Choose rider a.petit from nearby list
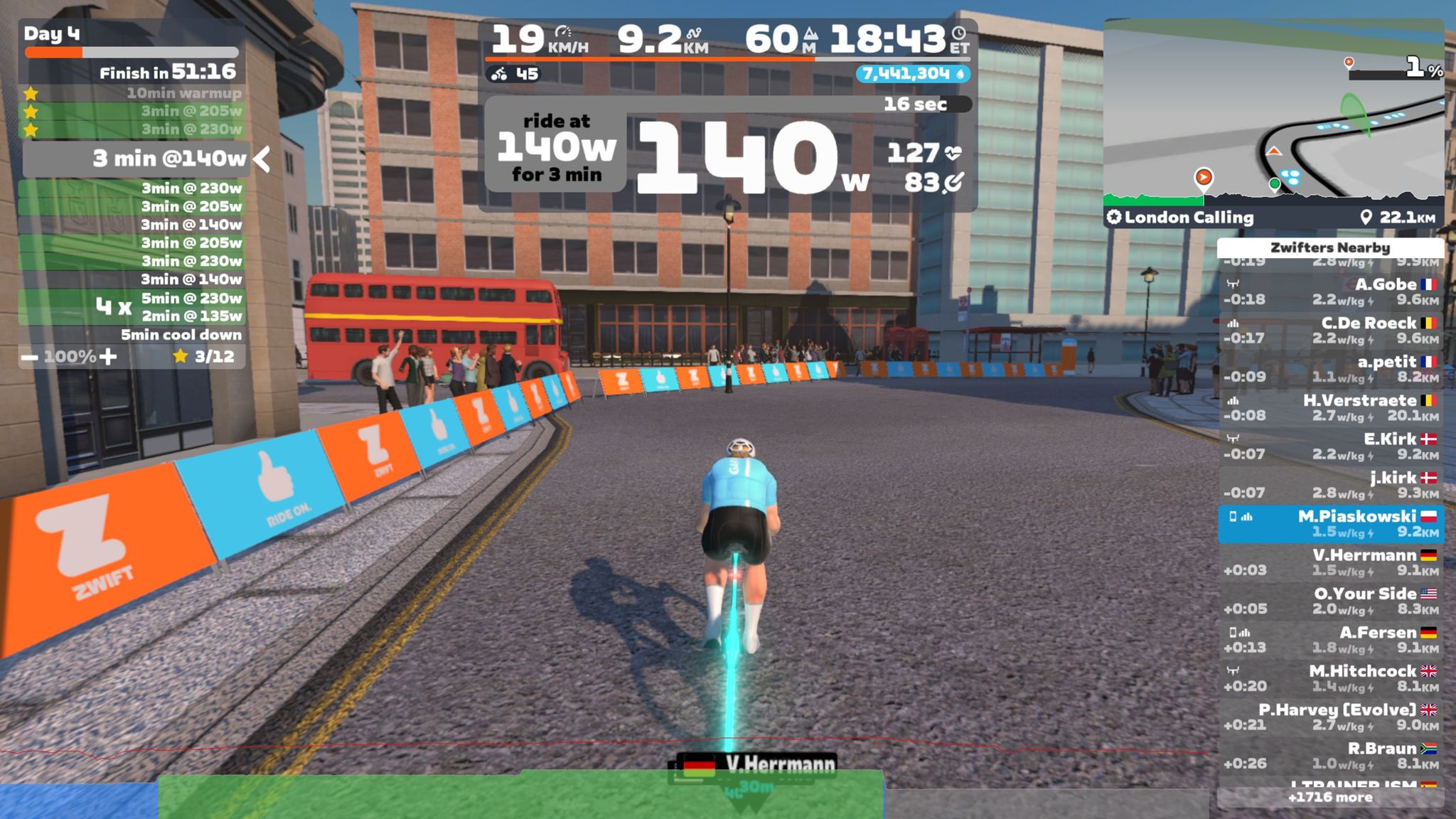The image size is (1456, 819). pos(1330,369)
